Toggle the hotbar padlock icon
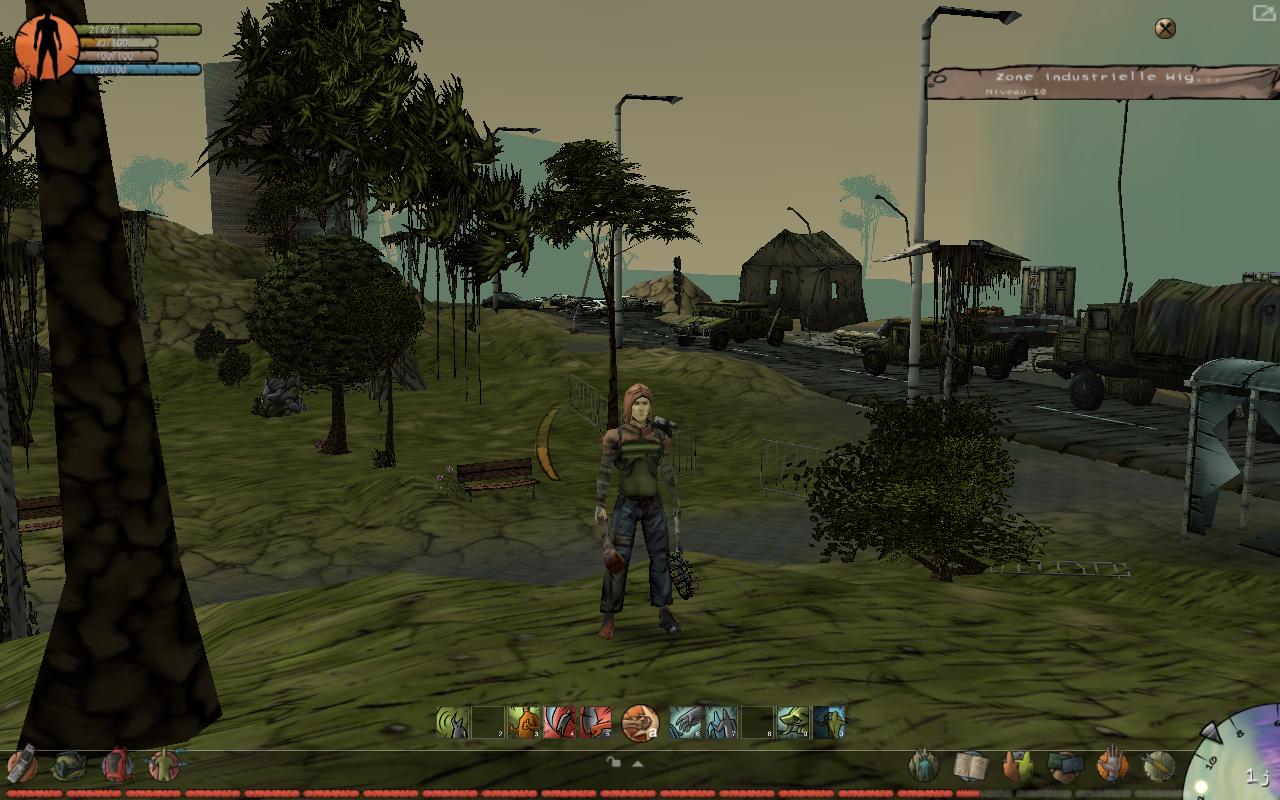The height and width of the screenshot is (800, 1280). click(614, 762)
